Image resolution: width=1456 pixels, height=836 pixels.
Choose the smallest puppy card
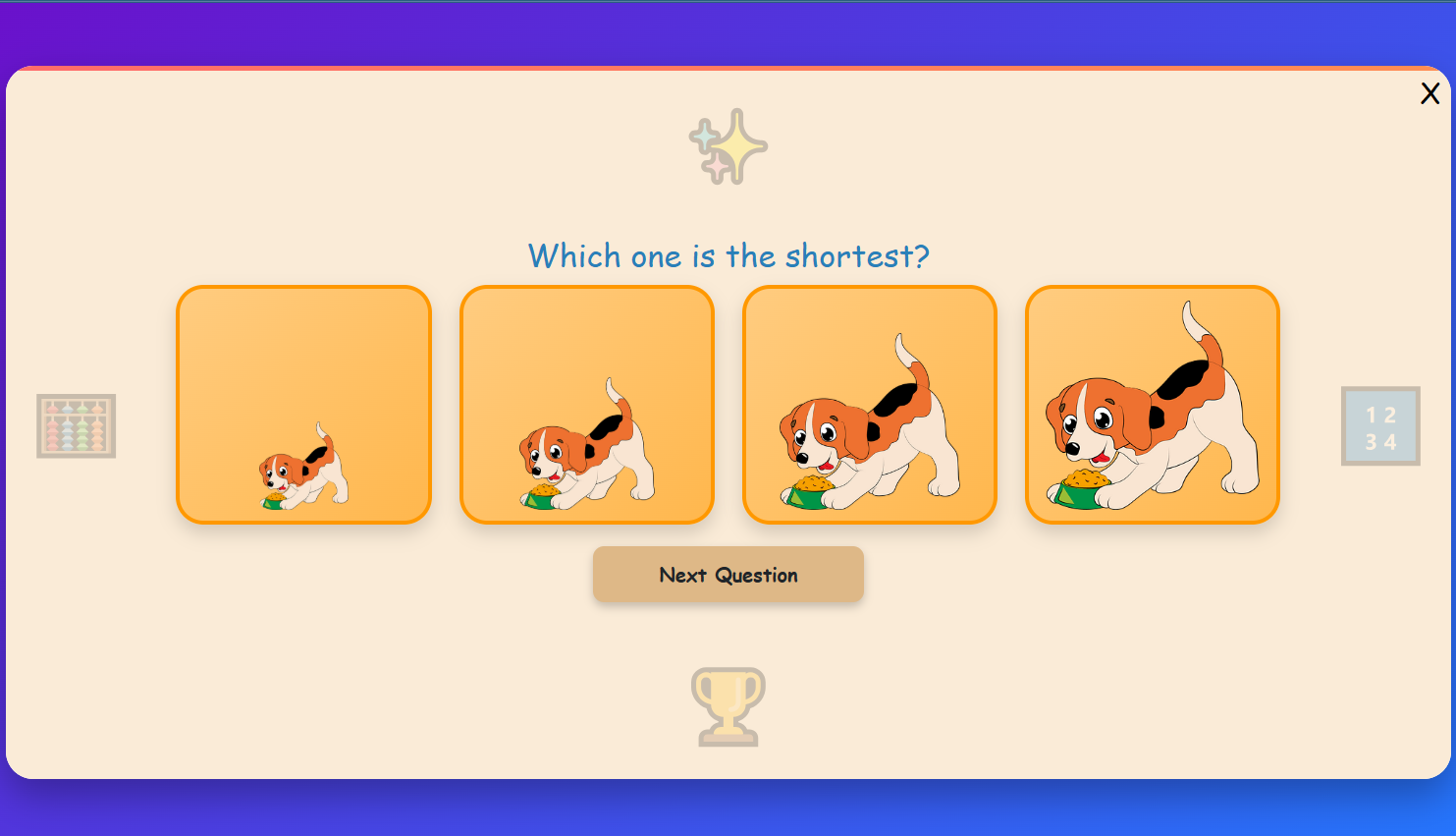(x=303, y=405)
